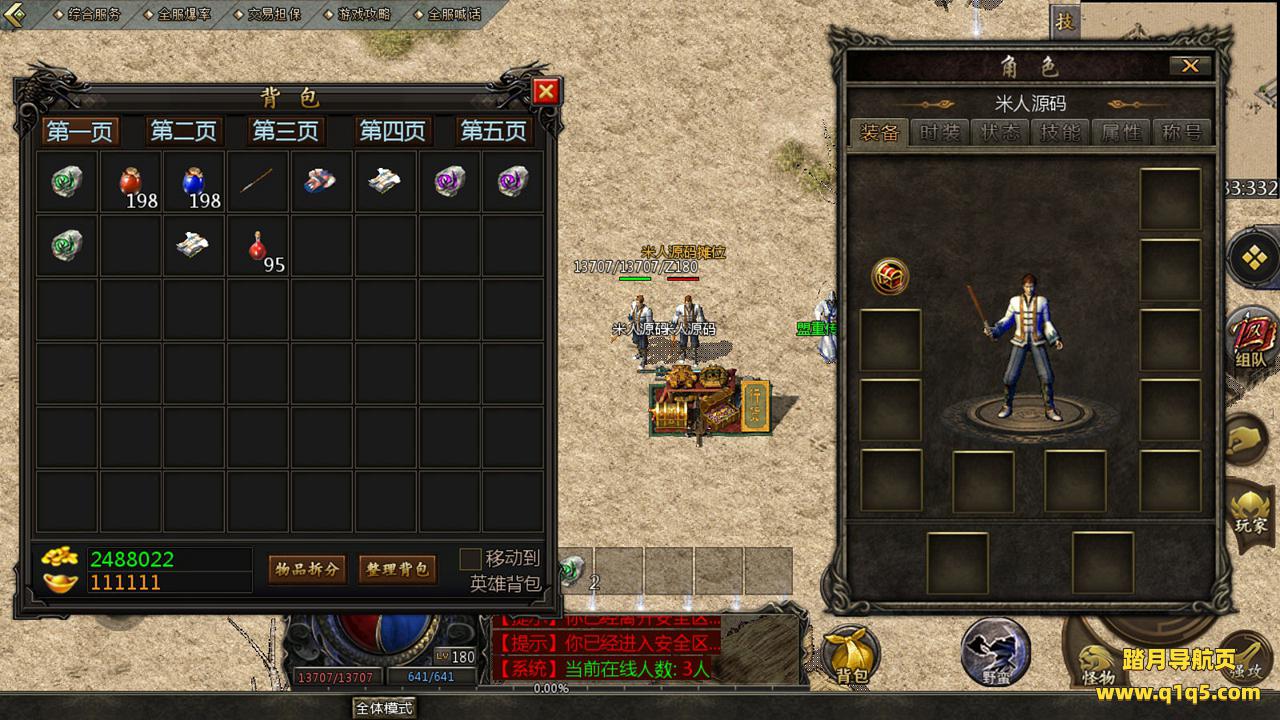Toggle the 移动到英雄背包 checkbox
This screenshot has width=1280, height=720.
pos(470,559)
